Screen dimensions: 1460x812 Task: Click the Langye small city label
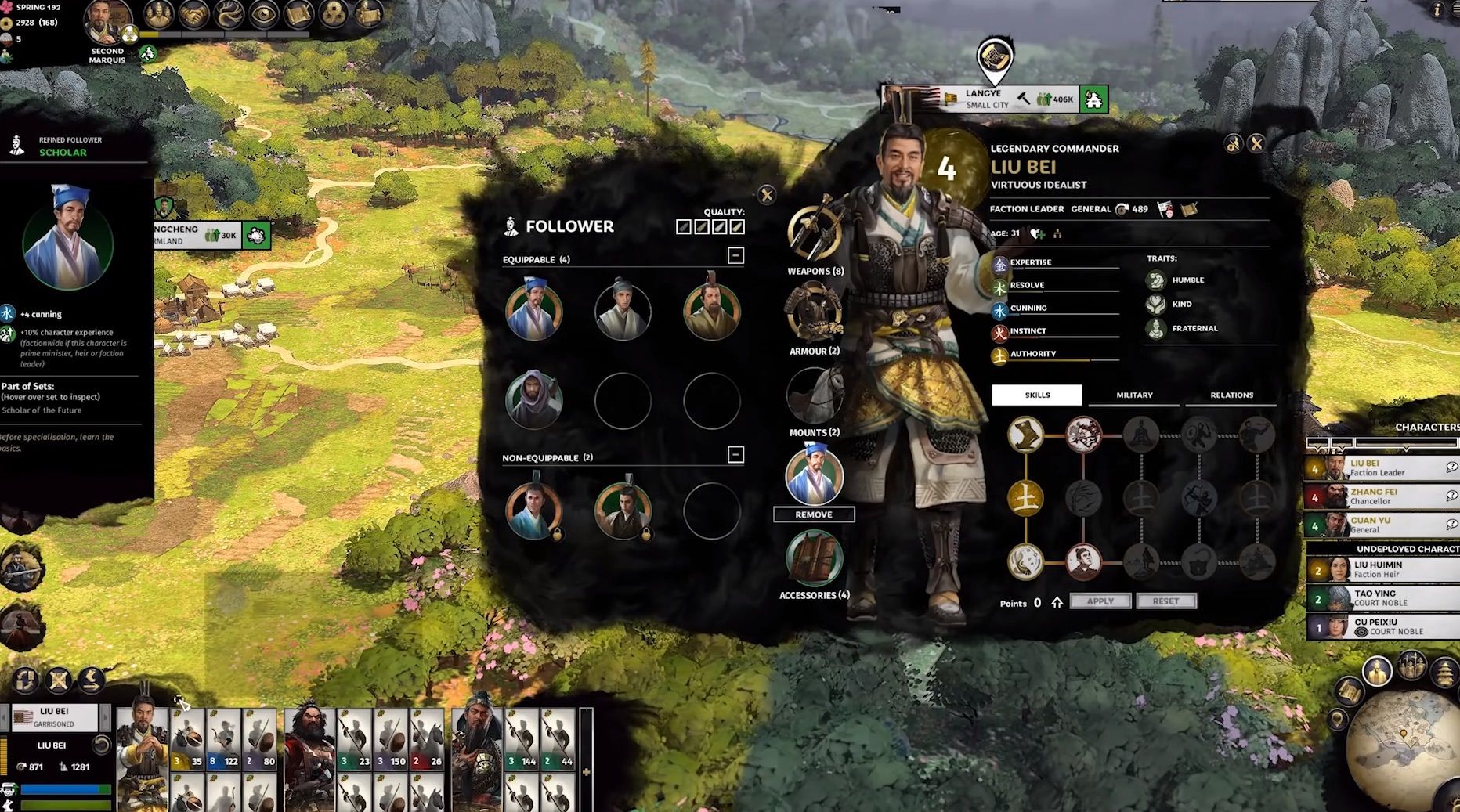point(987,99)
